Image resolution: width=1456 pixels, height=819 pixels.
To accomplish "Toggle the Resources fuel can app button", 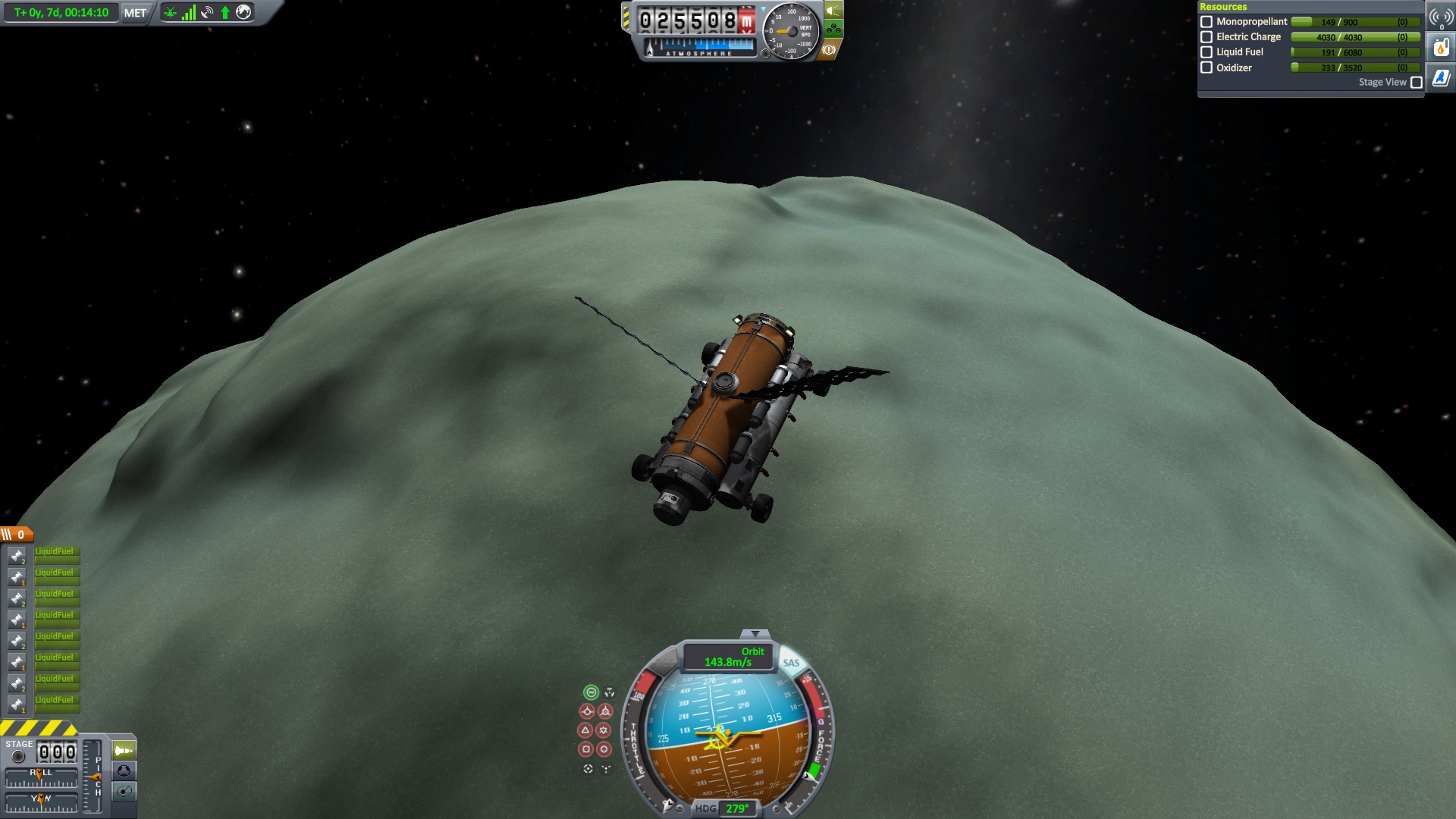I will click(1441, 49).
